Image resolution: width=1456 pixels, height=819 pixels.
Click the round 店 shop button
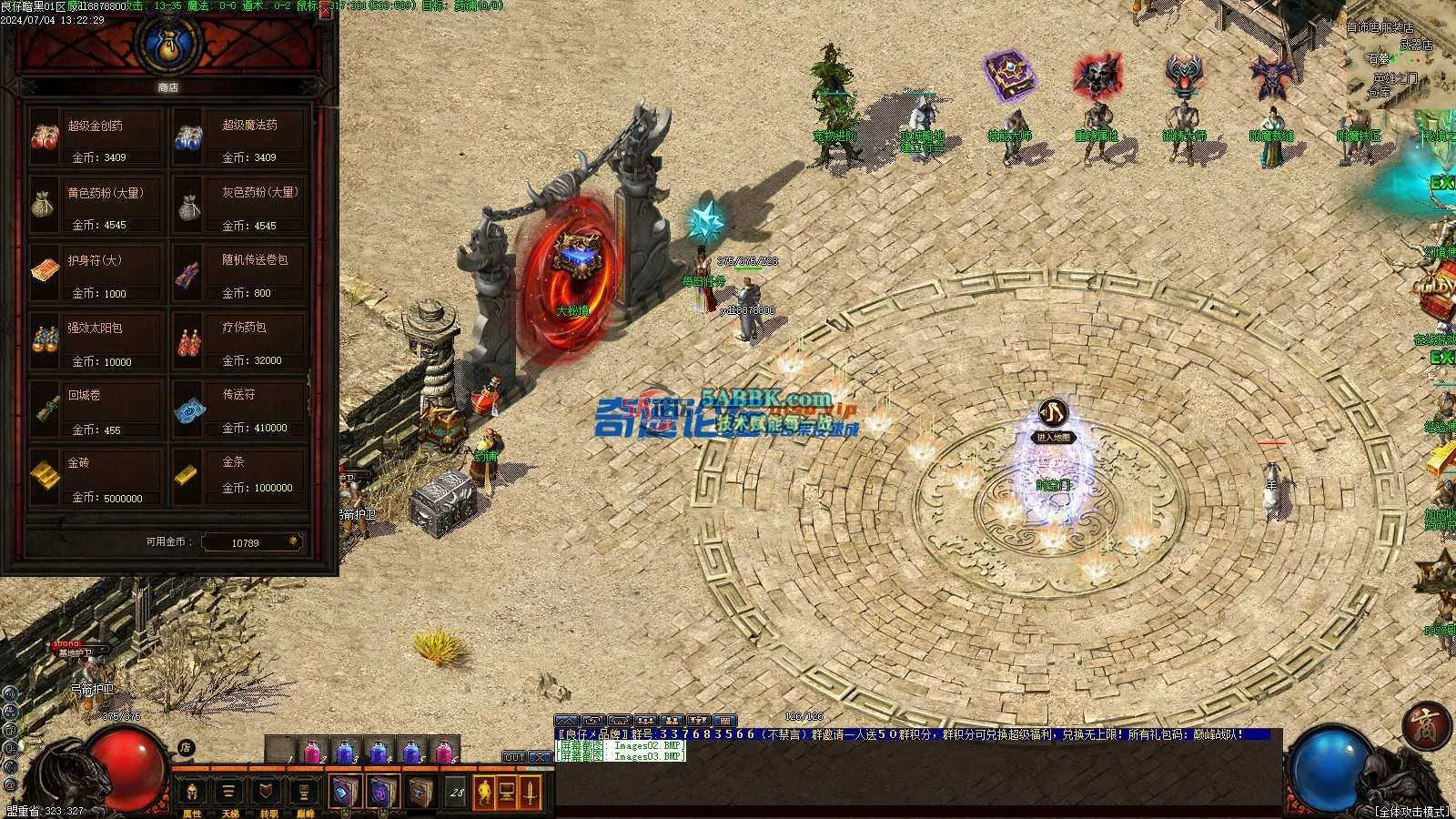[x=186, y=748]
